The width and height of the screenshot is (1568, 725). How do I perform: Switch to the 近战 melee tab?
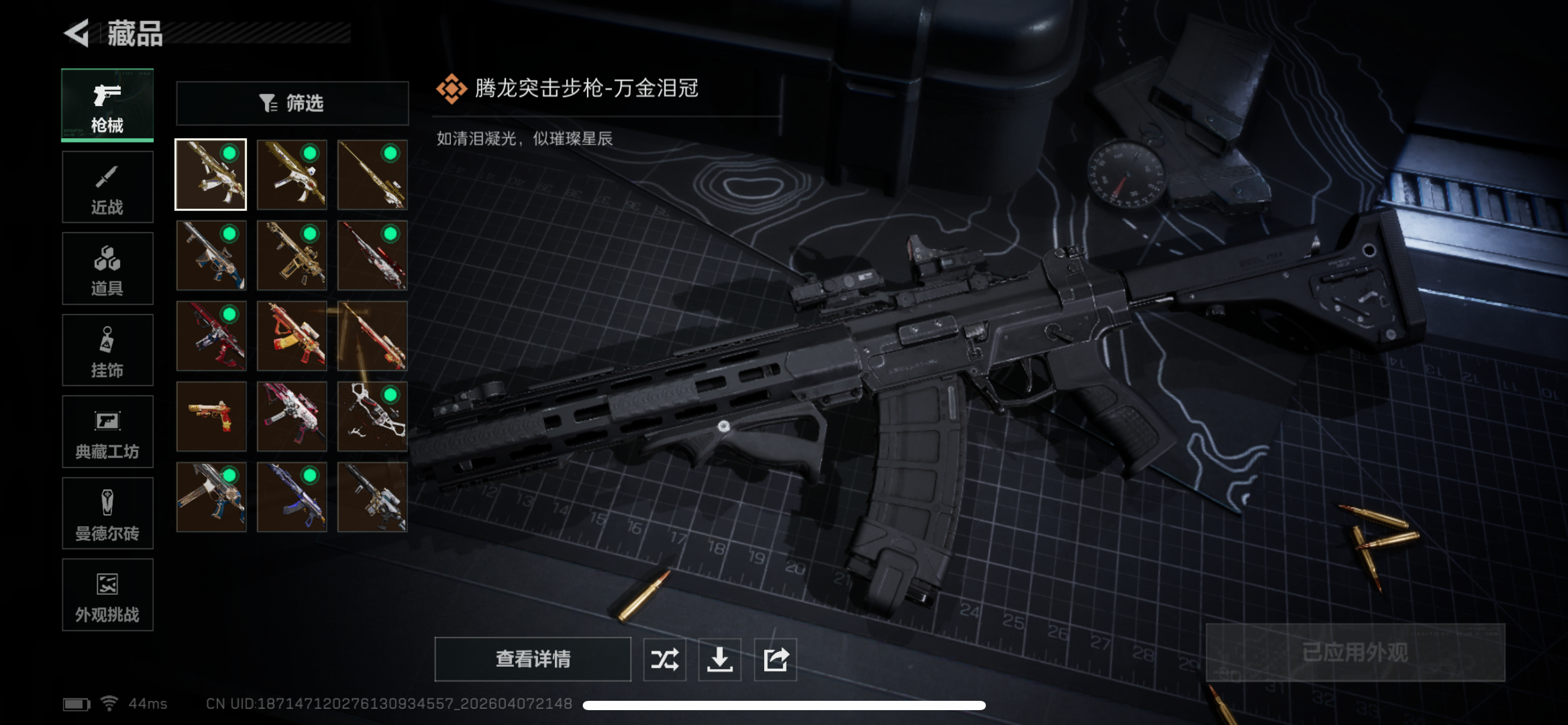coord(107,187)
